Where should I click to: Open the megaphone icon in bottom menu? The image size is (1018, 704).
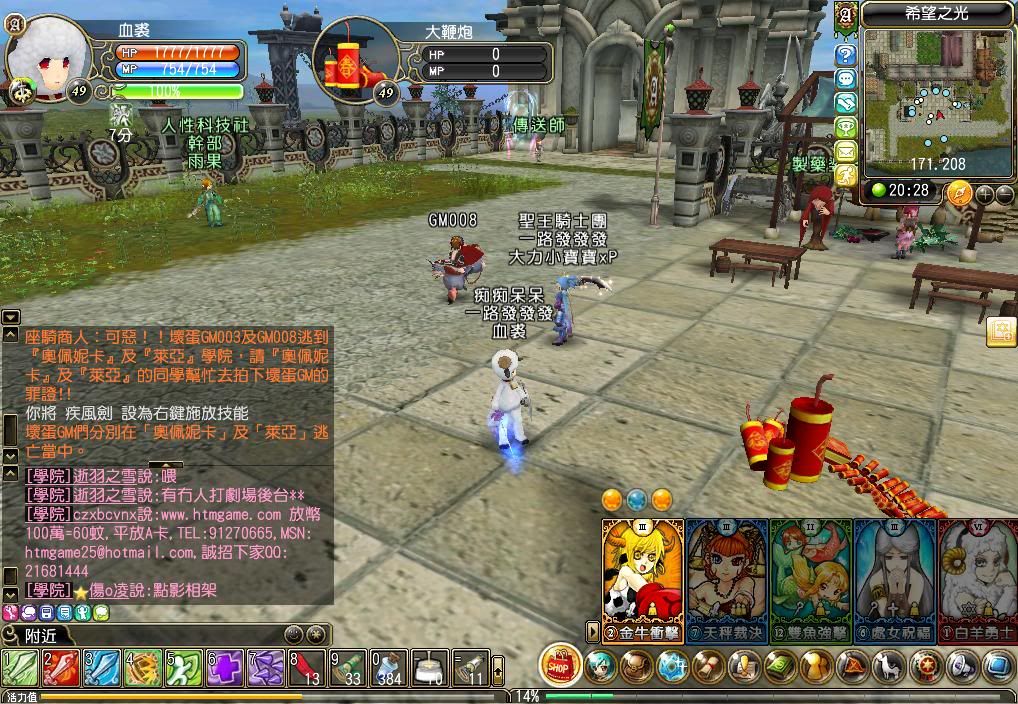[963, 665]
